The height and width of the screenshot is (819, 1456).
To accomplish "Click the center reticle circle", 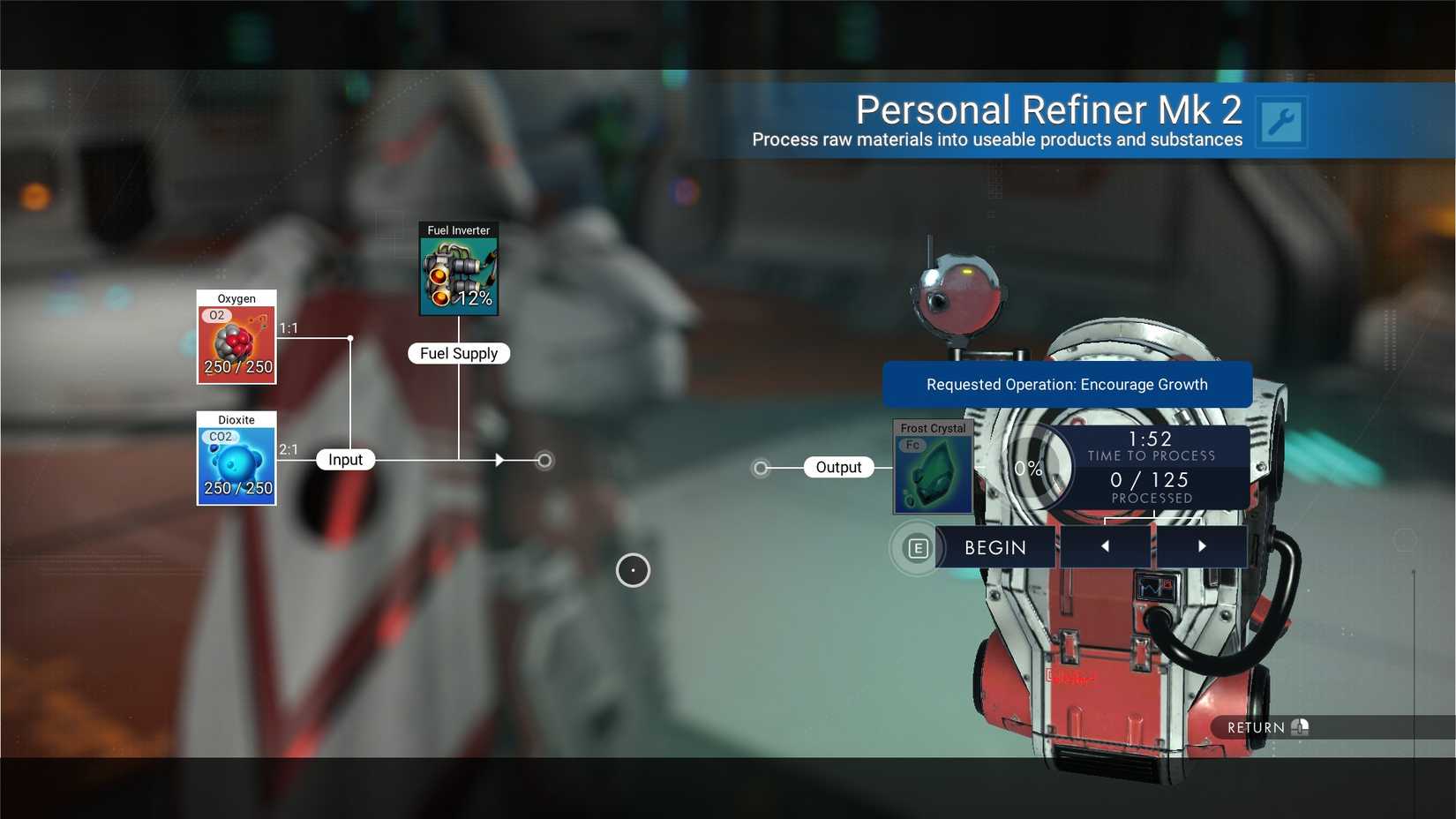I will [x=633, y=570].
